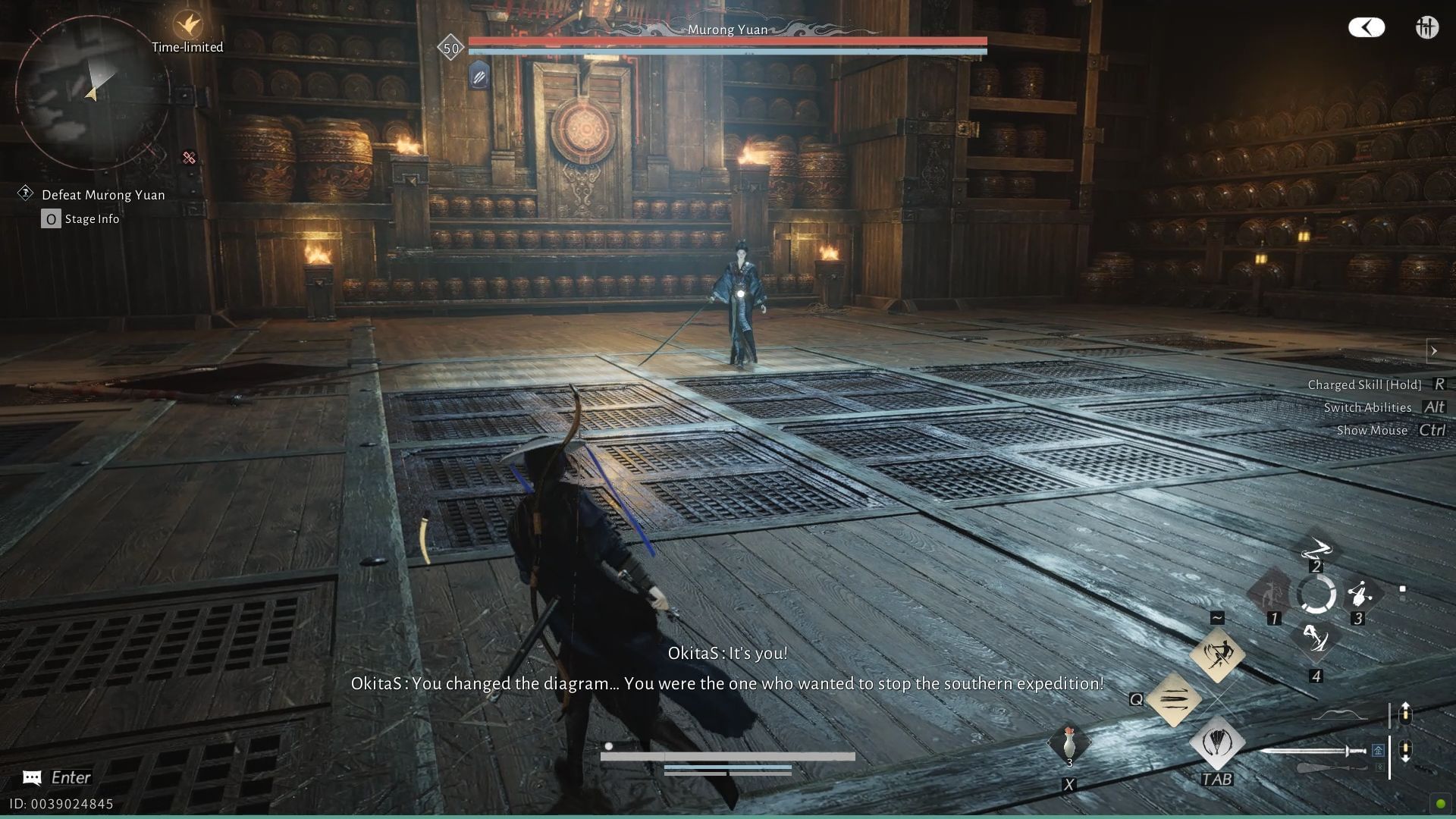Toggle the HUD collapse arrow top right
Screen dimensions: 1456x819
click(1366, 27)
